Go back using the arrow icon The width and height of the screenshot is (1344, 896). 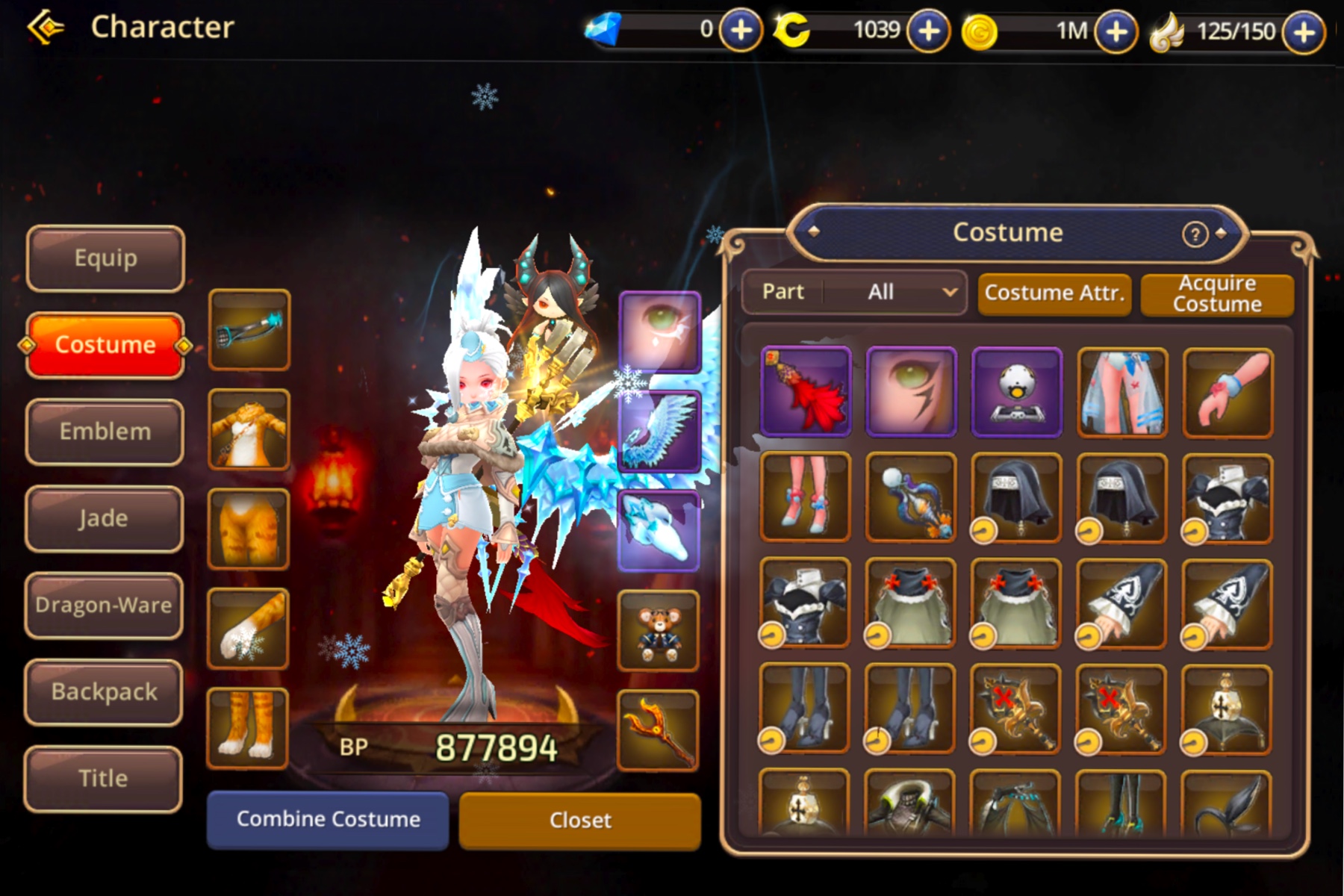[46, 28]
